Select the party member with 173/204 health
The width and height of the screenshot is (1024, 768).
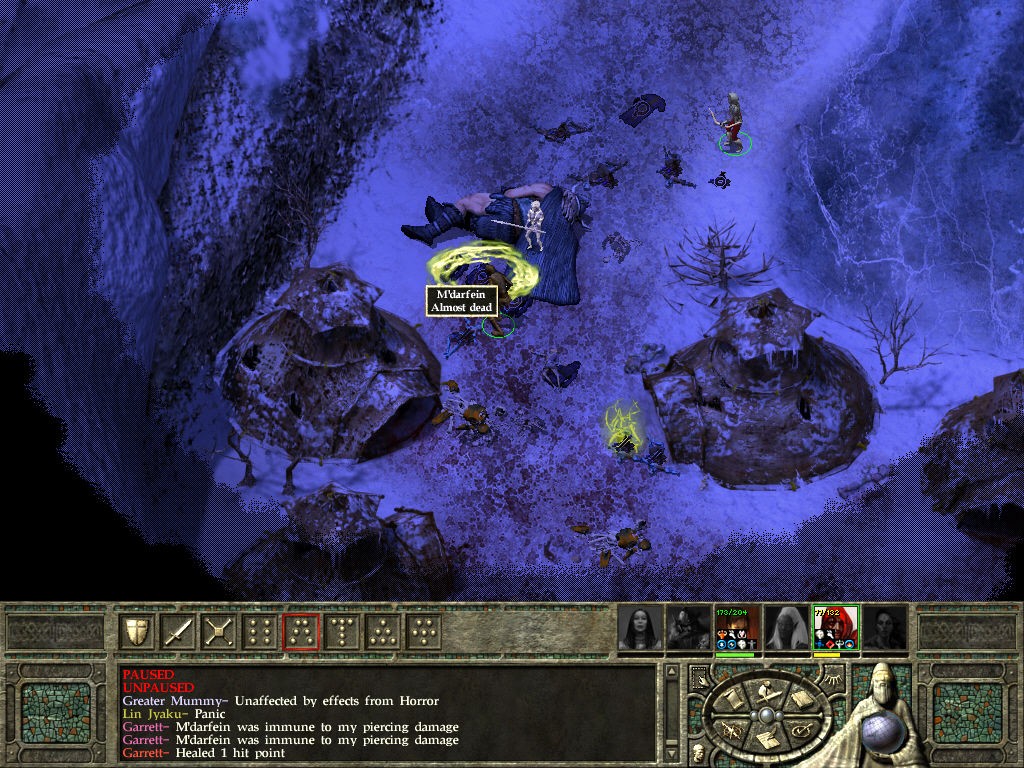[738, 628]
